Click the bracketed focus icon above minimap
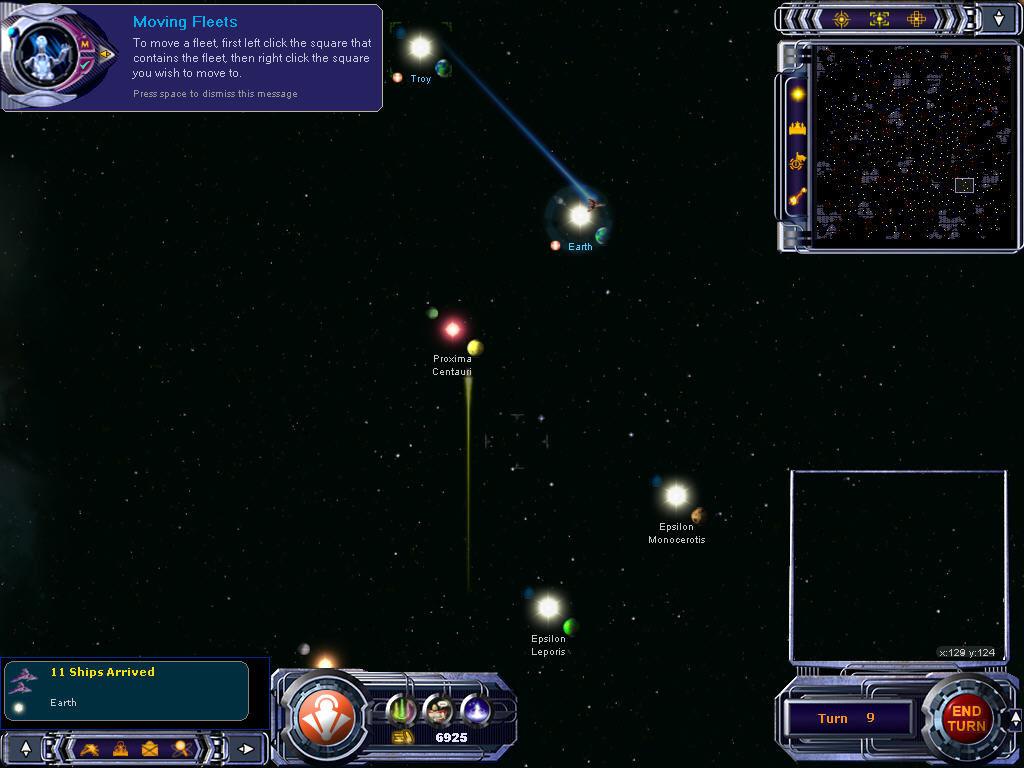This screenshot has height=768, width=1024. coord(879,18)
